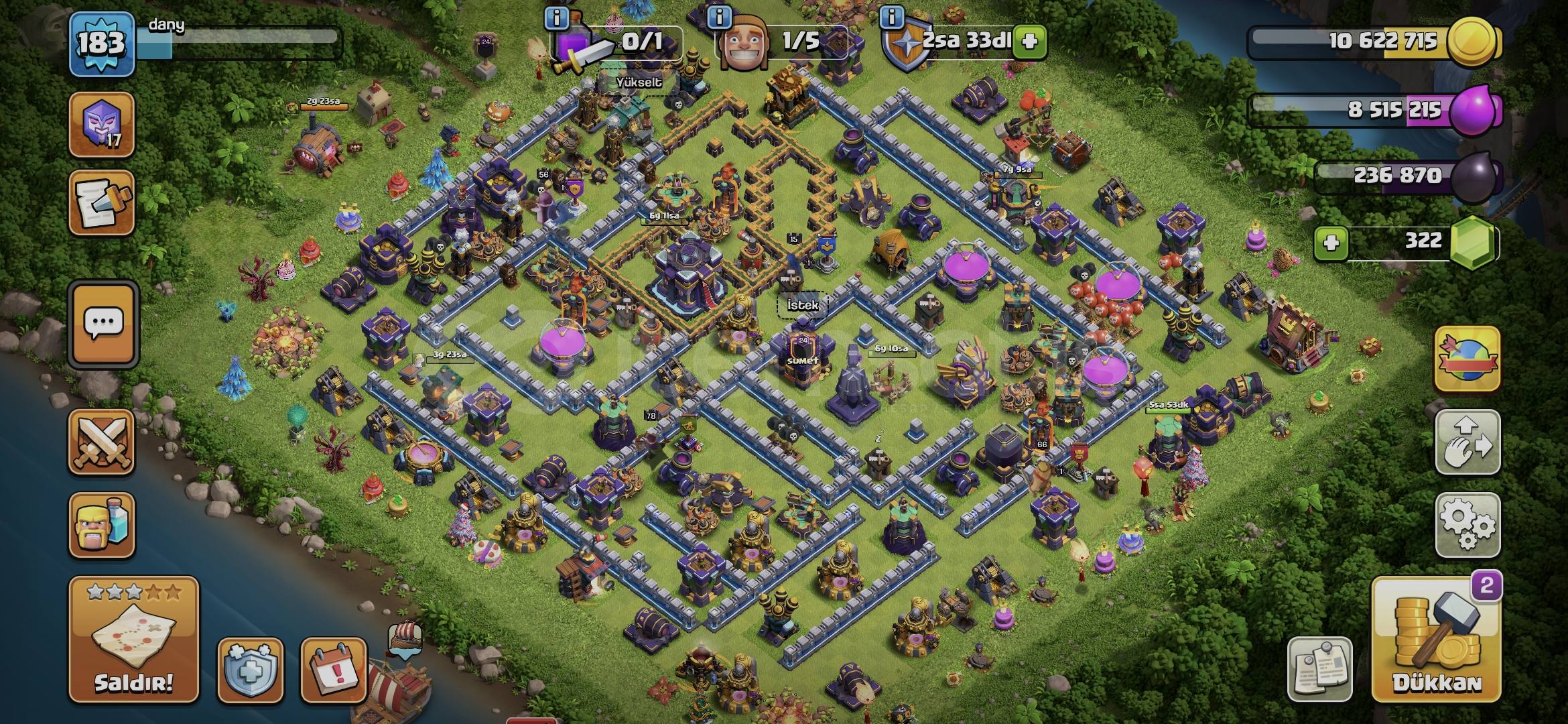Screen dimensions: 1568x724
Task: Open the clipboard notes button
Action: coord(1320,669)
